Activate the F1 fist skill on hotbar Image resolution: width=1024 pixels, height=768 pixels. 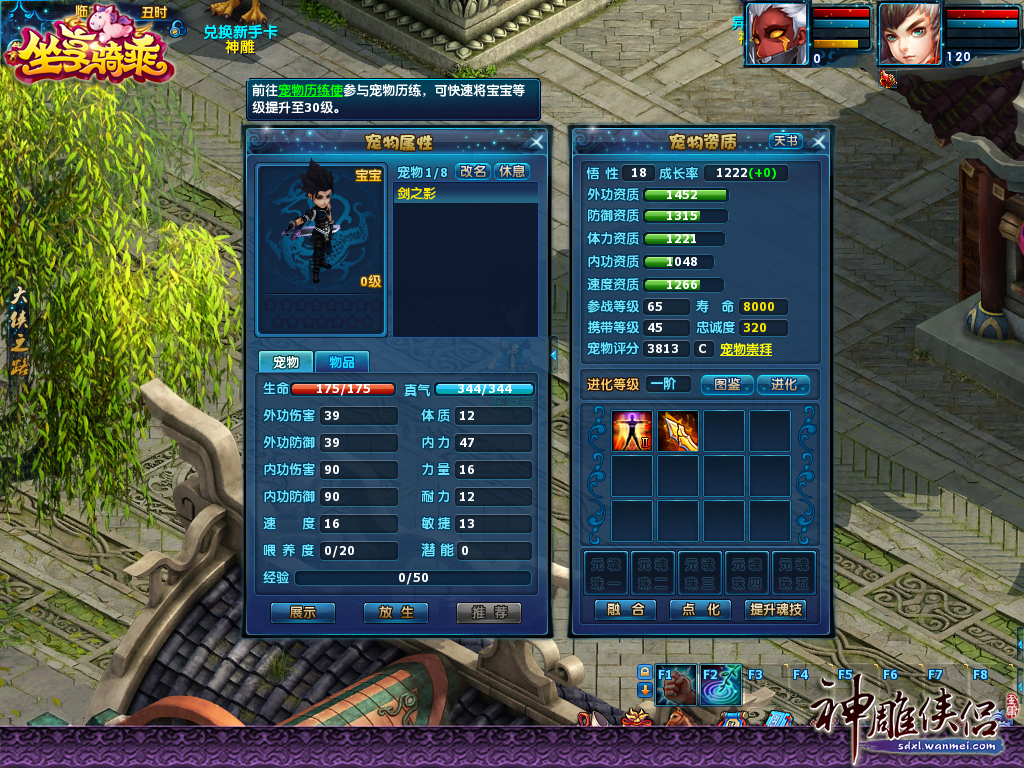(676, 687)
